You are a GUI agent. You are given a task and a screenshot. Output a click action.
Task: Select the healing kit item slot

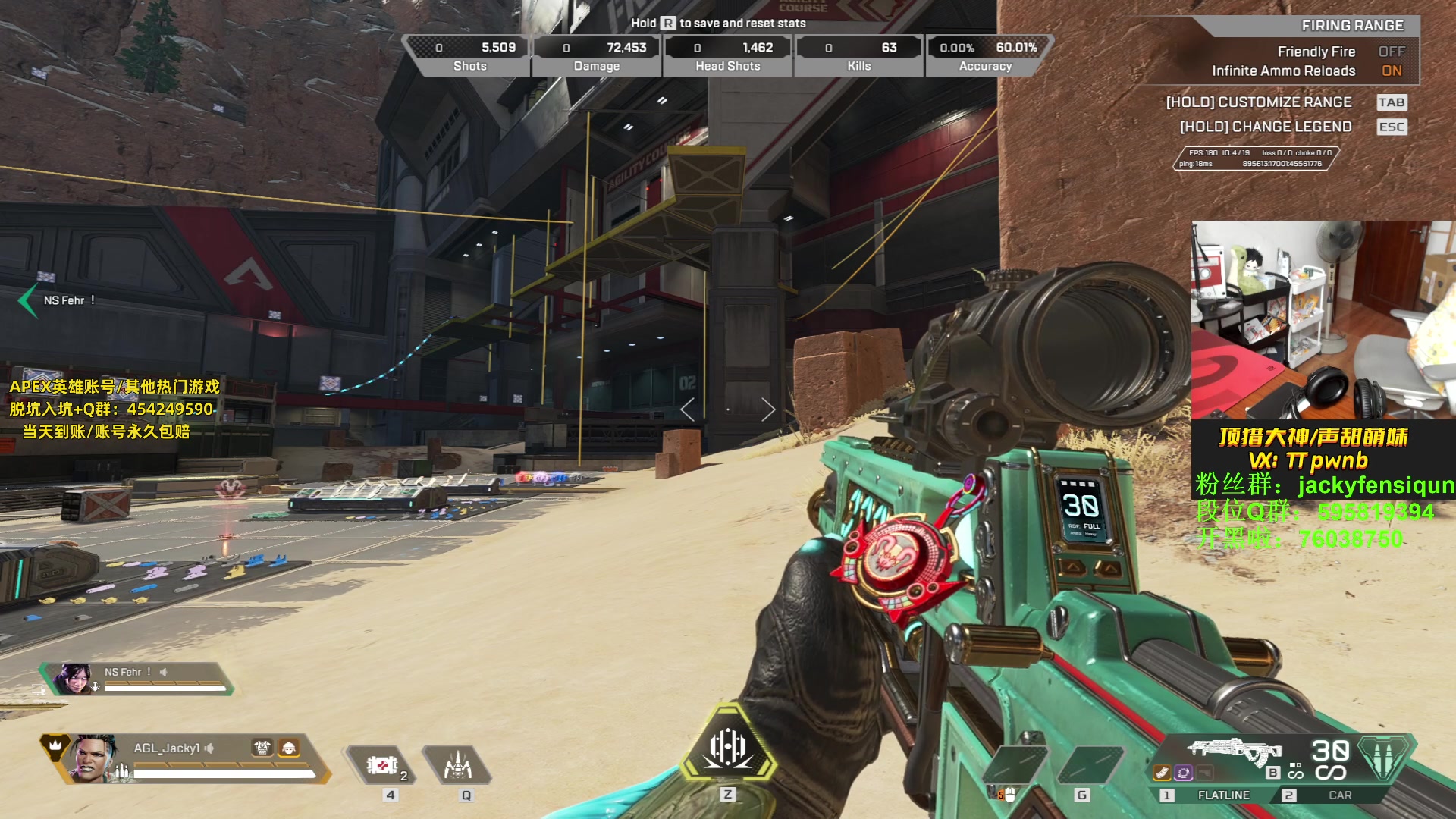pyautogui.click(x=382, y=766)
